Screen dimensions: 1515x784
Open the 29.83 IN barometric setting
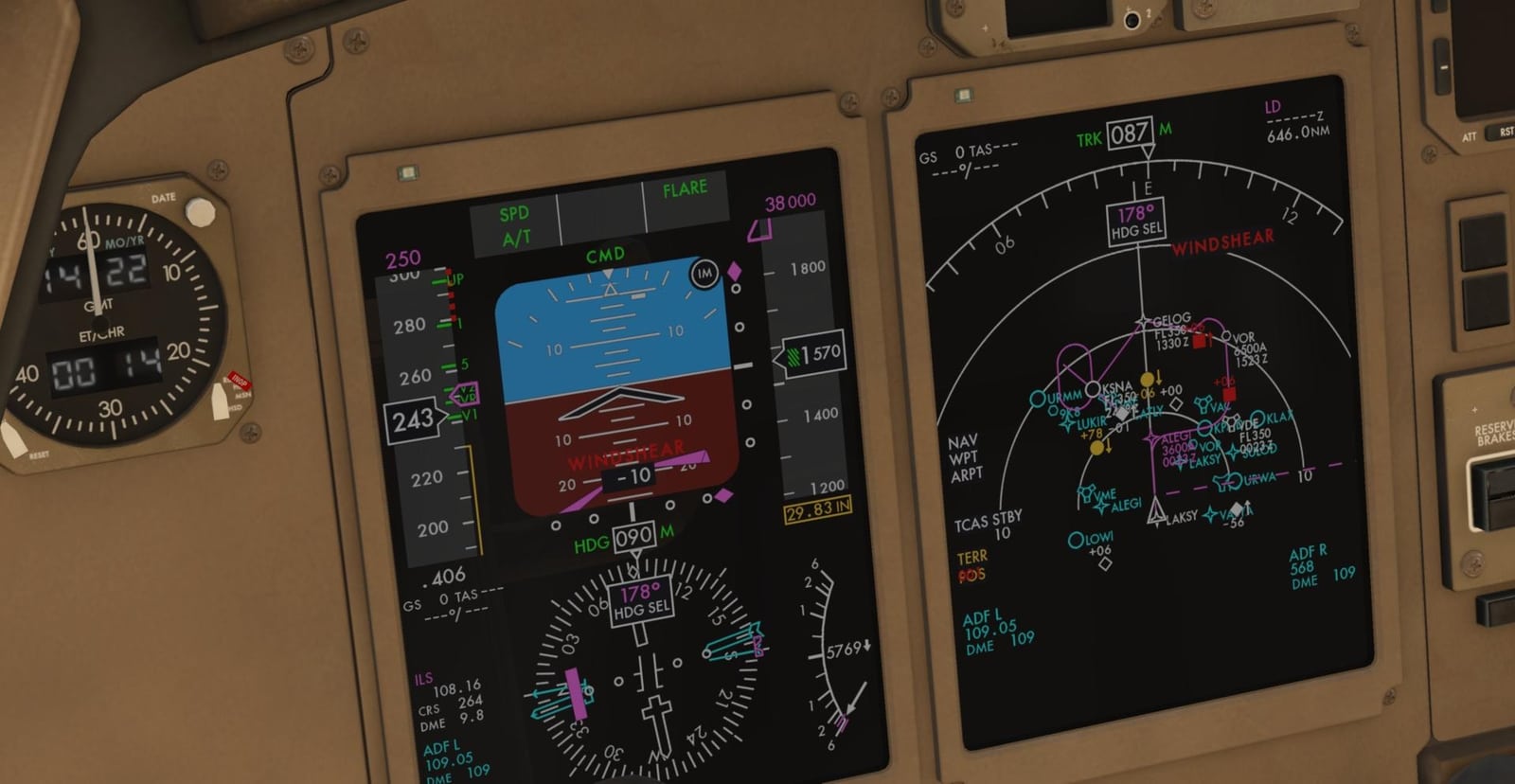(816, 512)
